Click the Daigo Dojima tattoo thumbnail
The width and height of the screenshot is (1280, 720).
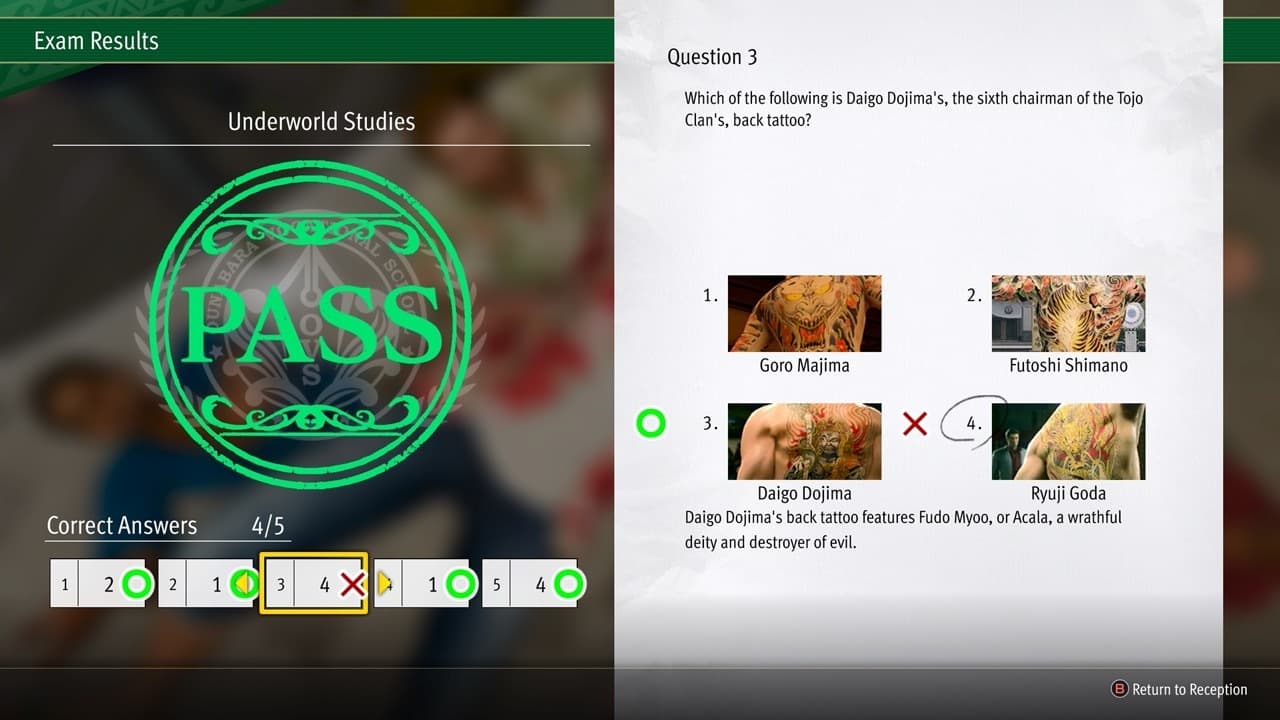pos(805,441)
